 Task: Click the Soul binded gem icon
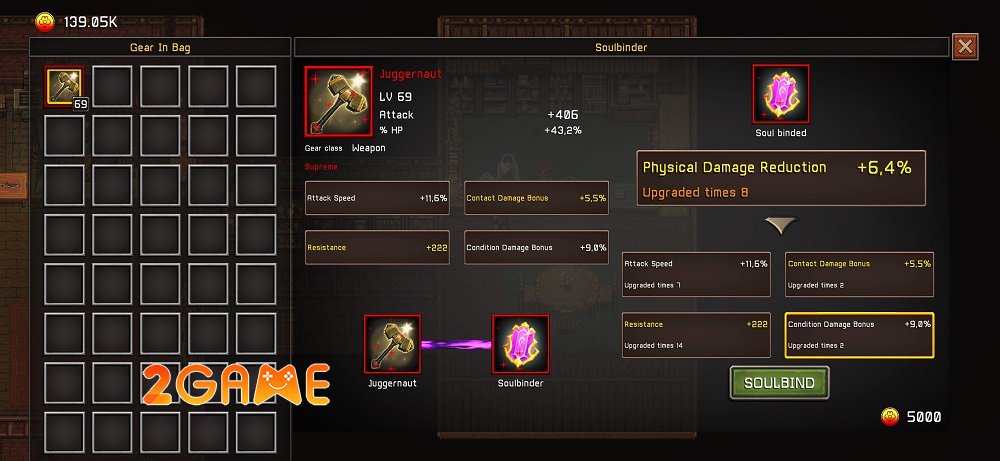pyautogui.click(x=780, y=95)
